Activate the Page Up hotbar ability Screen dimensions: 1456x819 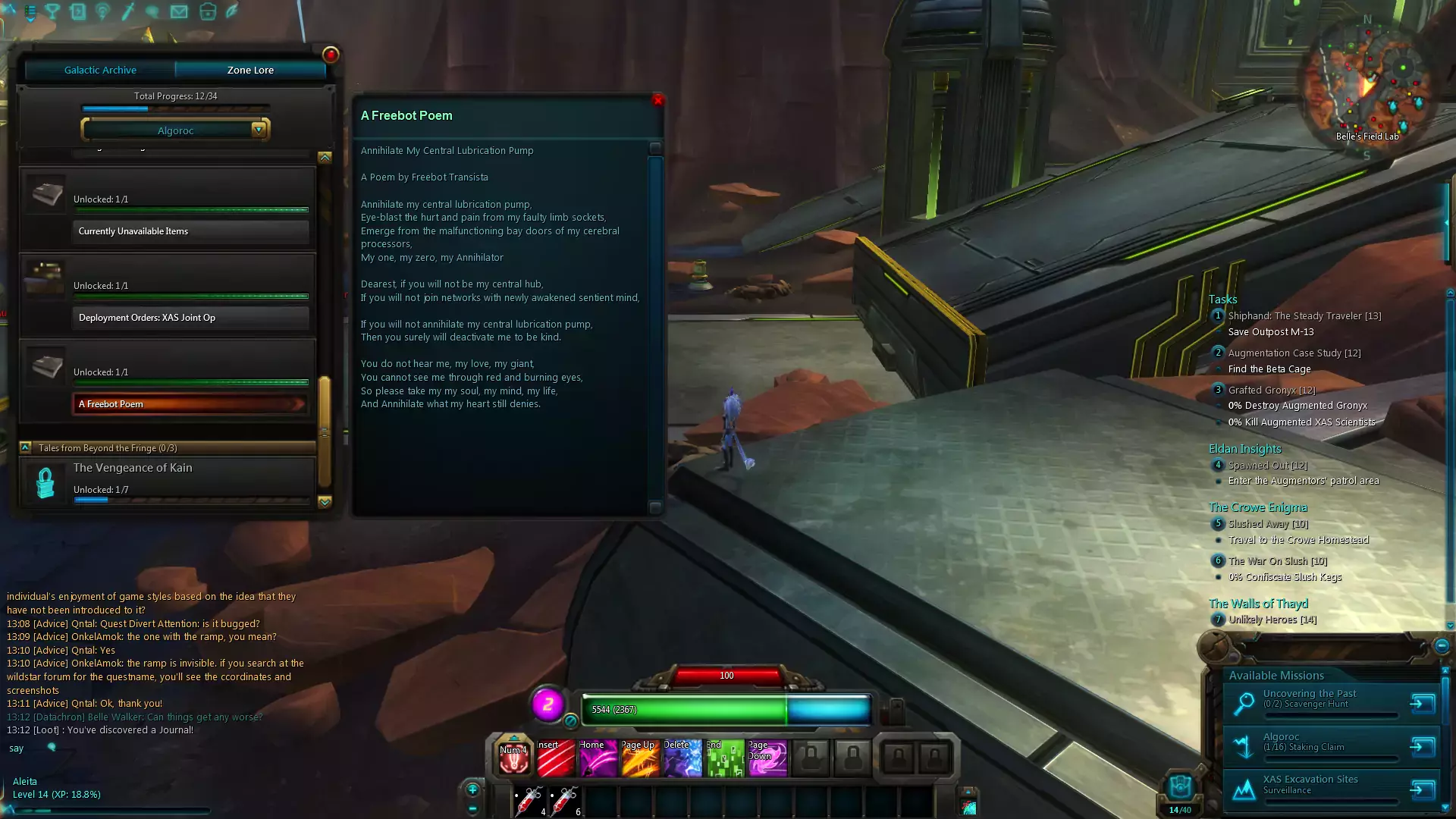[x=641, y=758]
